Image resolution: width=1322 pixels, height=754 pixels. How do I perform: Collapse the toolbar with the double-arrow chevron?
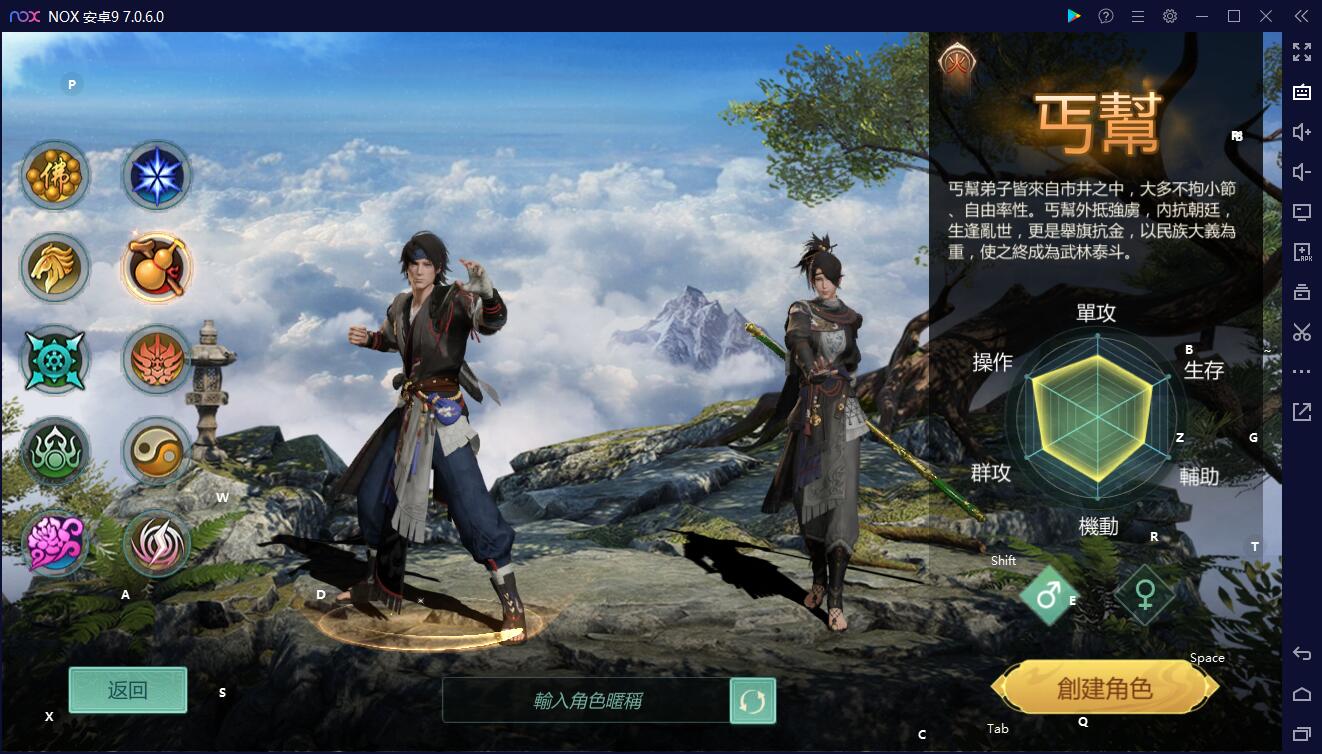click(x=1299, y=16)
